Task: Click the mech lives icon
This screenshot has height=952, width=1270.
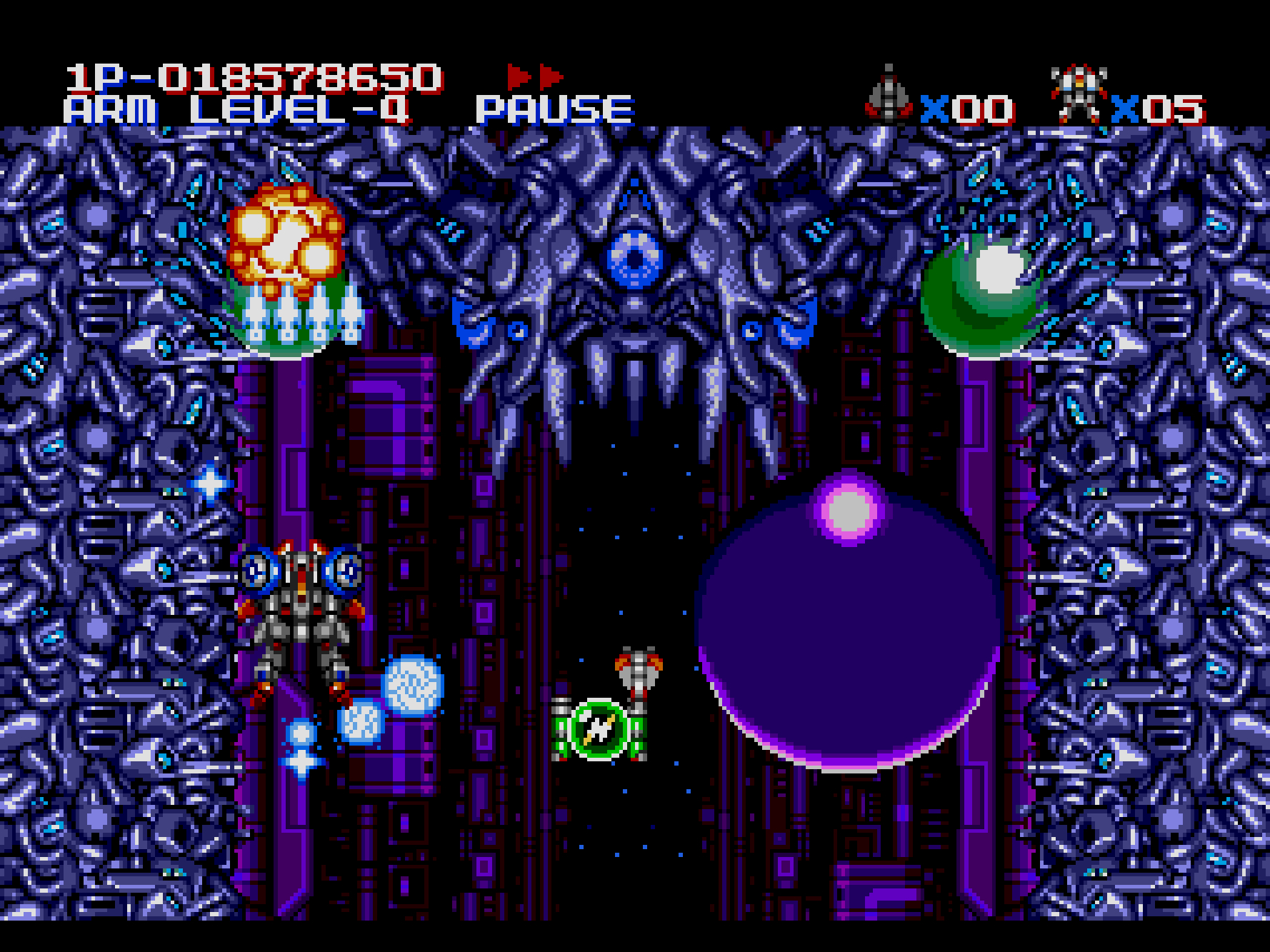Action: (1079, 94)
